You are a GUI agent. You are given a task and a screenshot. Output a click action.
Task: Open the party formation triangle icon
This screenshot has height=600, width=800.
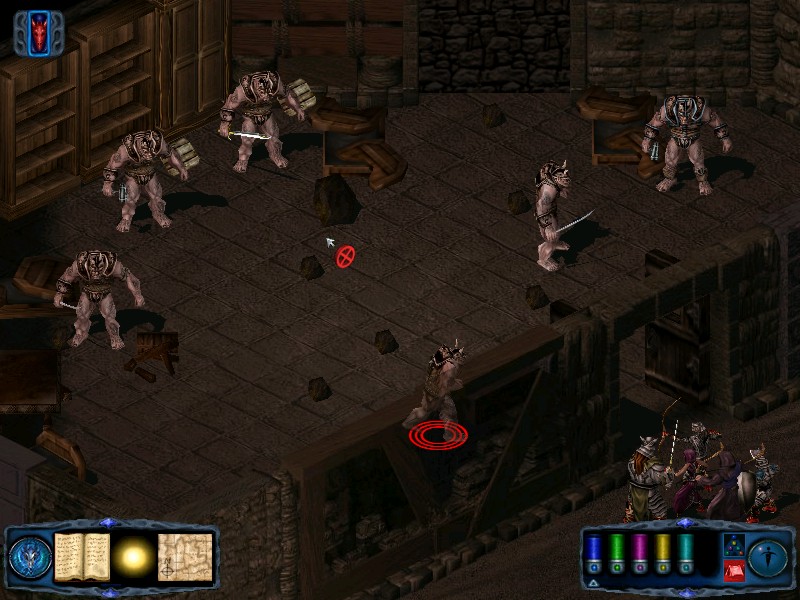coord(732,545)
